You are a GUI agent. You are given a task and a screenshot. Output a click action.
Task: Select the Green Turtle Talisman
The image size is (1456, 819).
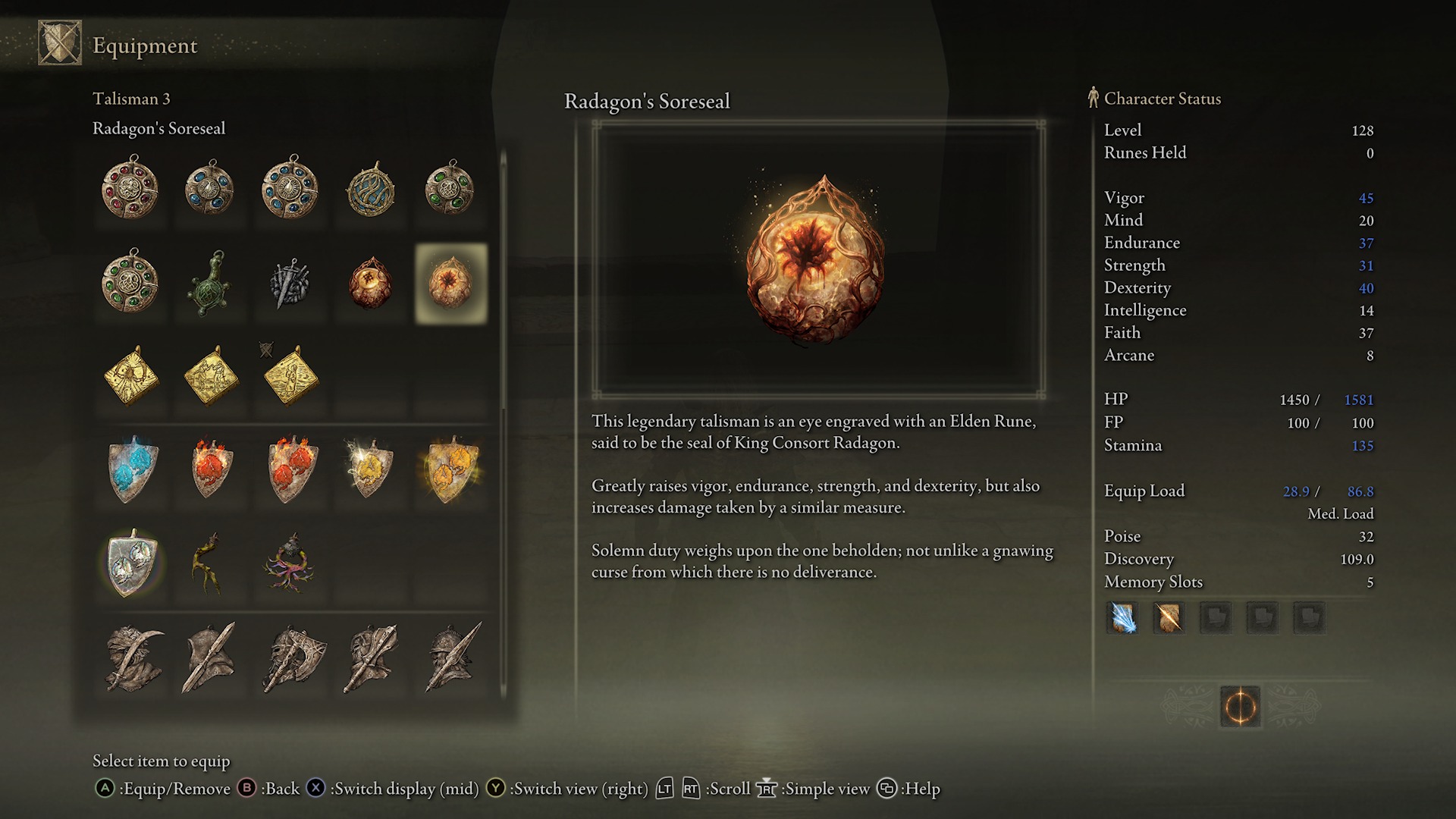(210, 284)
